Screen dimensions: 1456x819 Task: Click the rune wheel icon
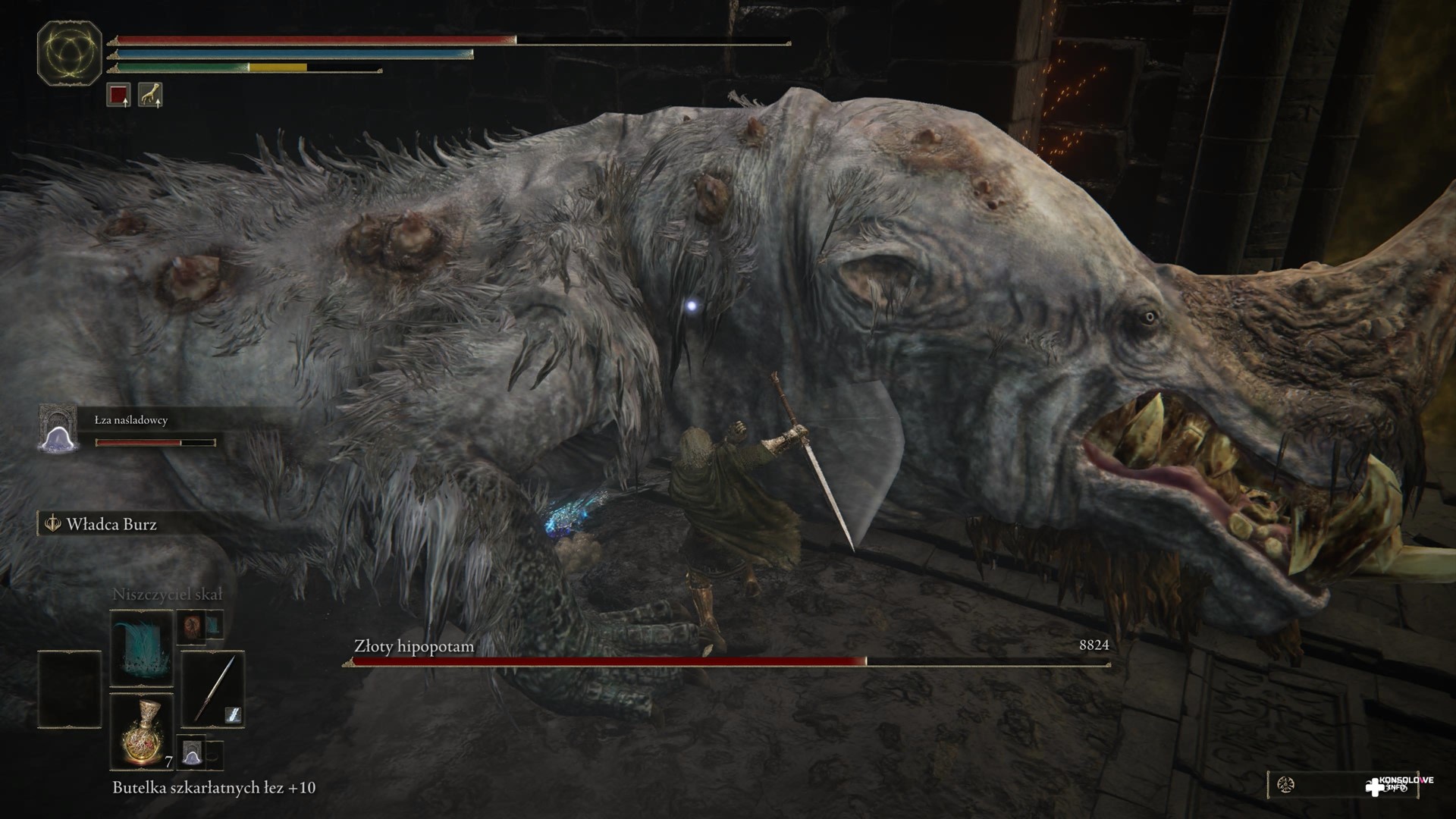(1285, 785)
